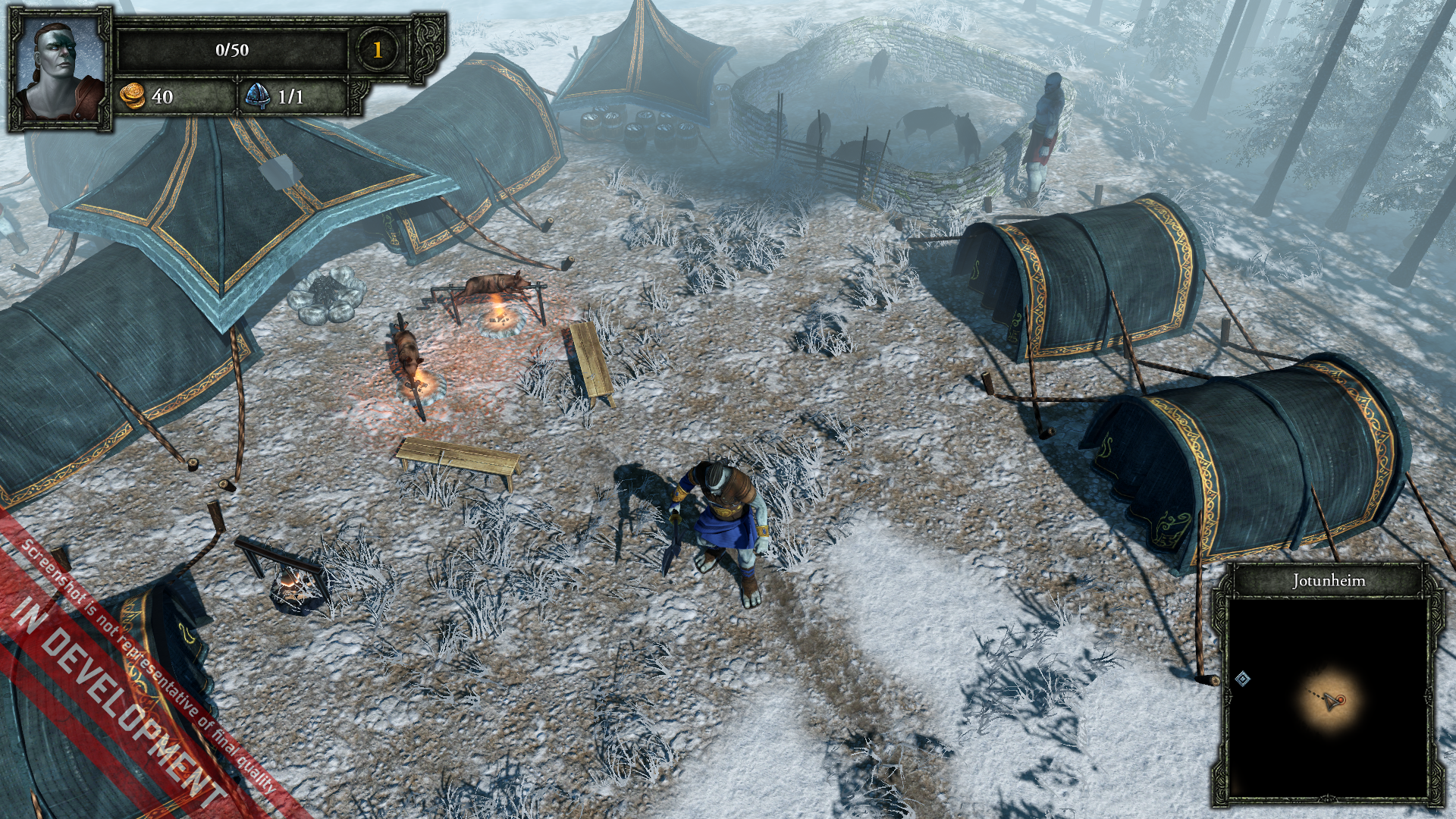Click the level 1 badge
Image resolution: width=1456 pixels, height=819 pixels.
[377, 50]
